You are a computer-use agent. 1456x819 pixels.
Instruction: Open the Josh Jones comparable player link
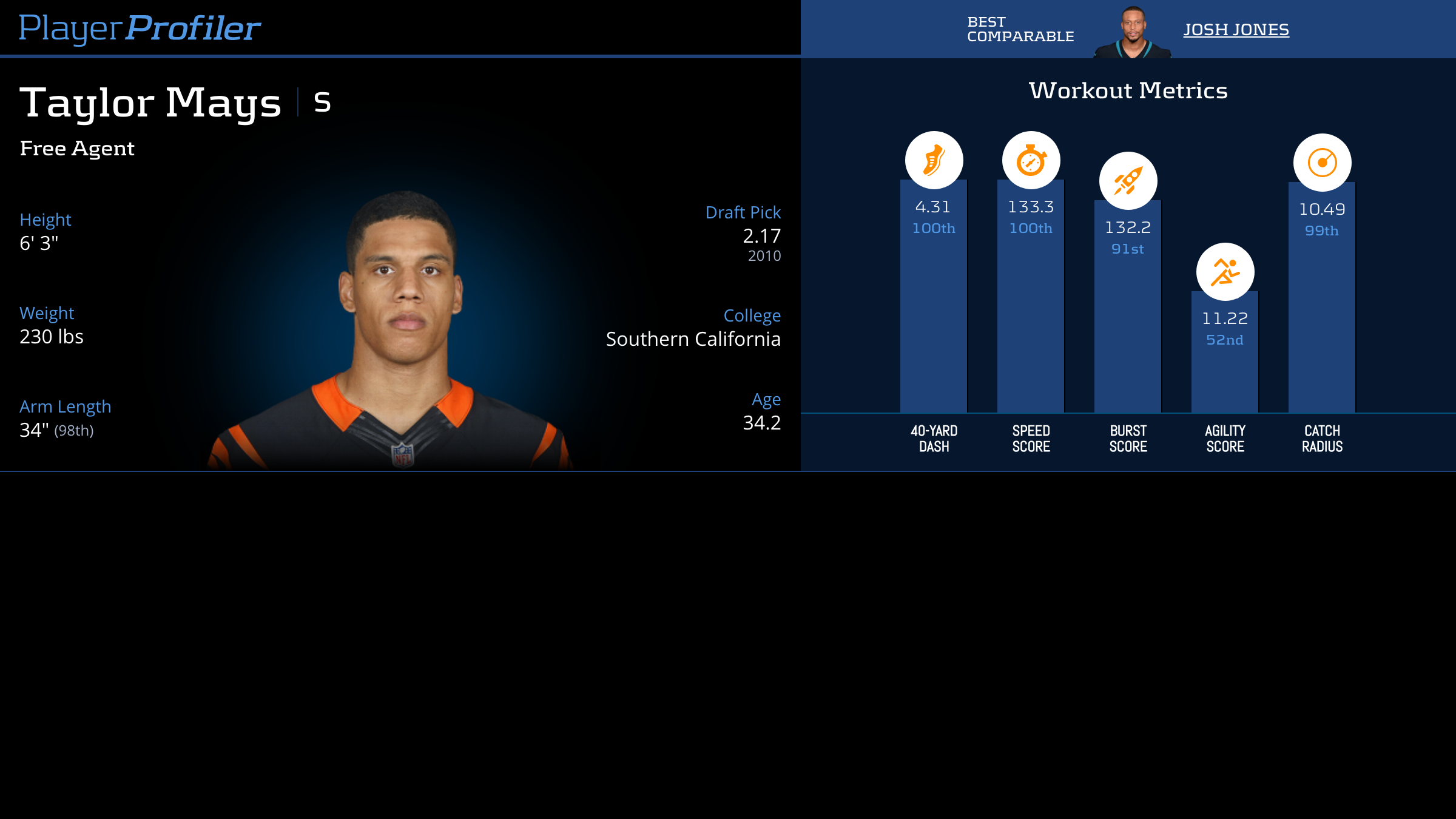[x=1236, y=30]
